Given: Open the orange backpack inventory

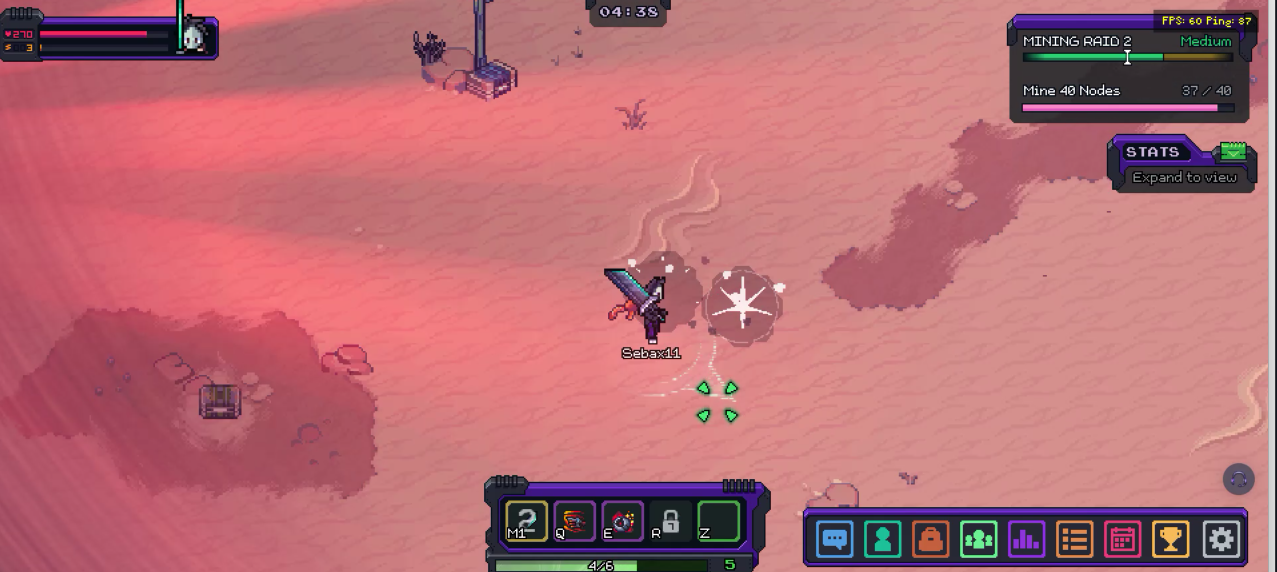Looking at the screenshot, I should (x=930, y=540).
